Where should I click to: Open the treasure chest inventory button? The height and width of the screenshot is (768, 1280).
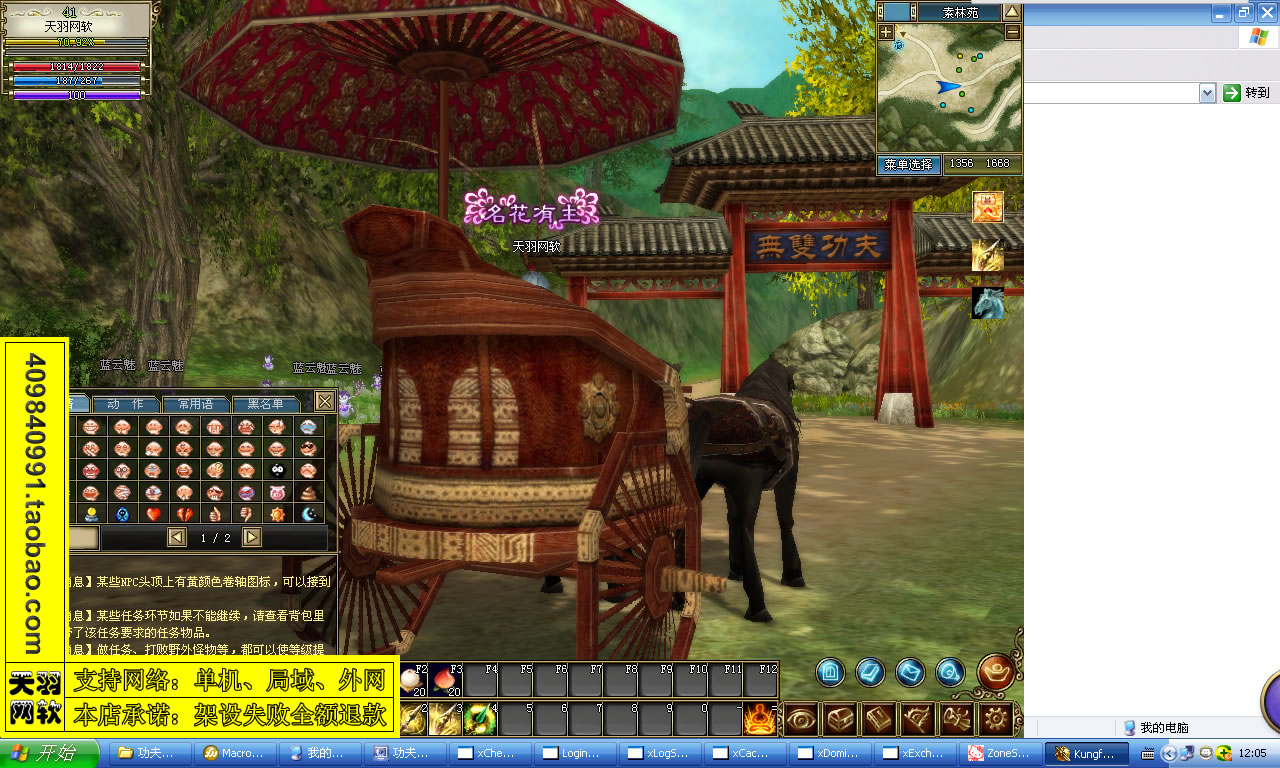pyautogui.click(x=840, y=718)
